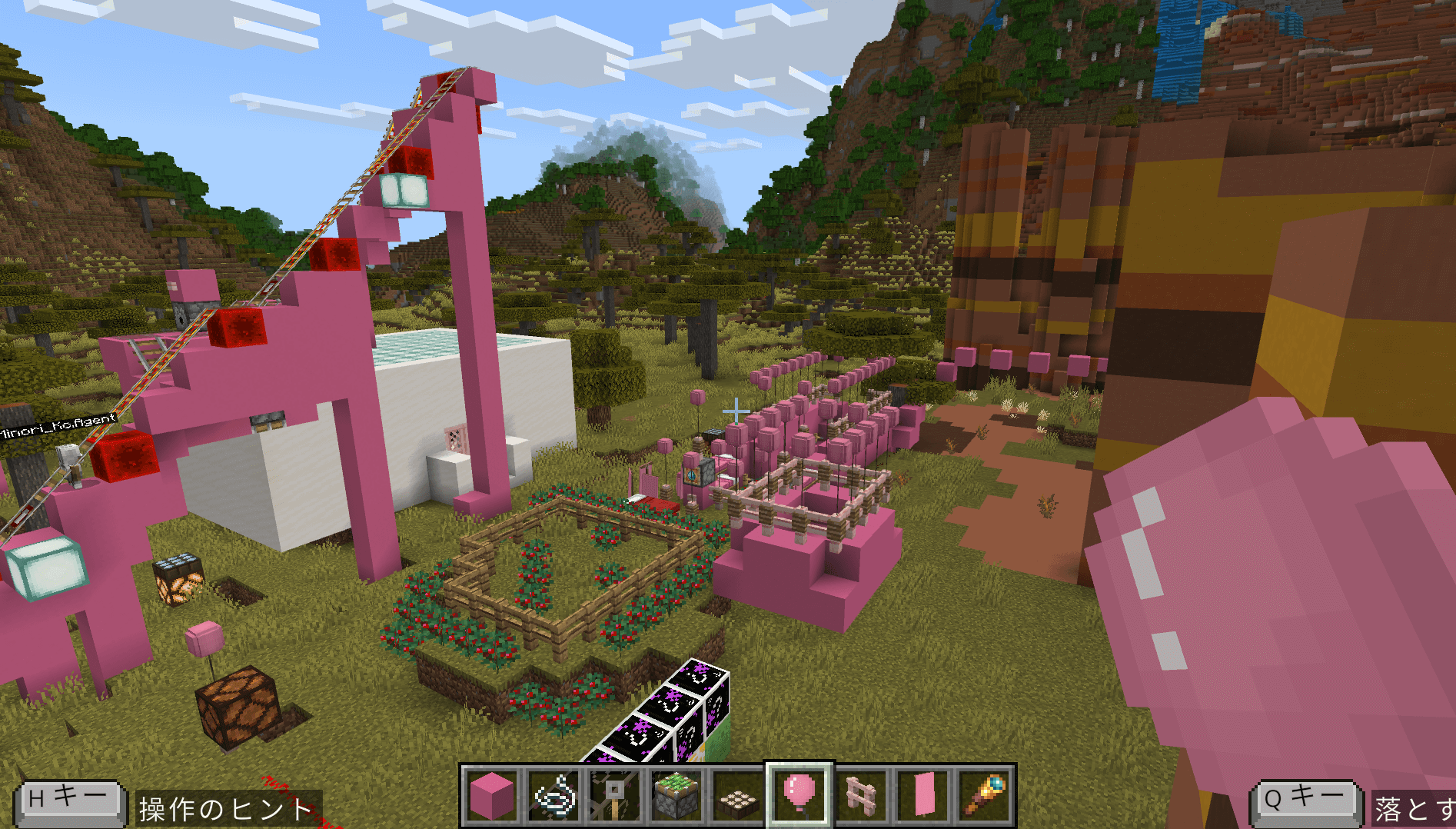Select the square-headed stick item slot
Screen dimensions: 1456x829
pos(615,797)
